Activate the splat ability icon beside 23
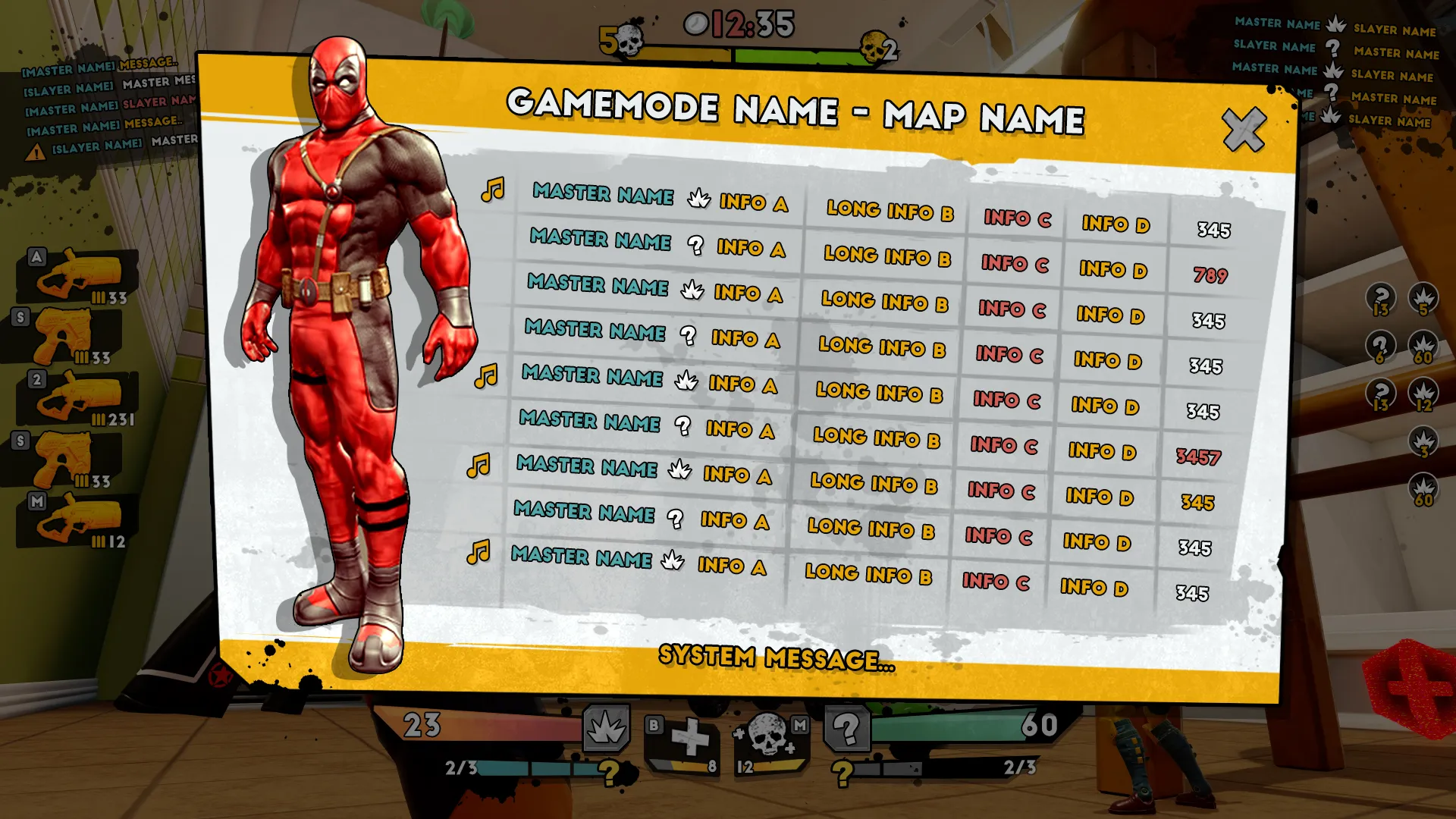 tap(606, 728)
